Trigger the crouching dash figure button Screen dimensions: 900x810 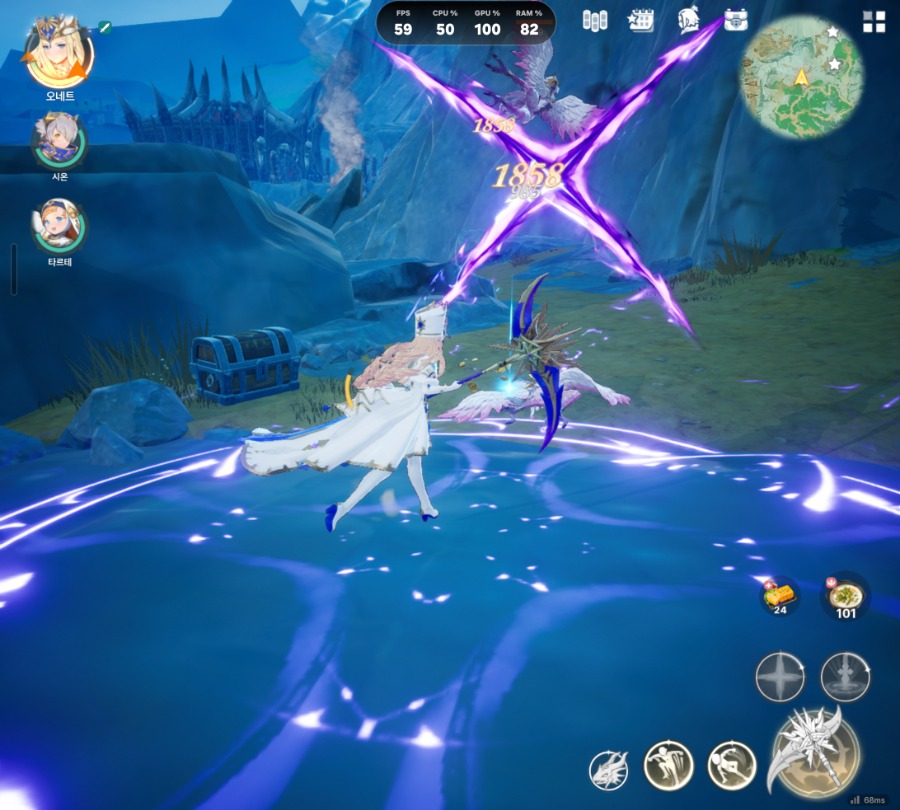click(731, 765)
